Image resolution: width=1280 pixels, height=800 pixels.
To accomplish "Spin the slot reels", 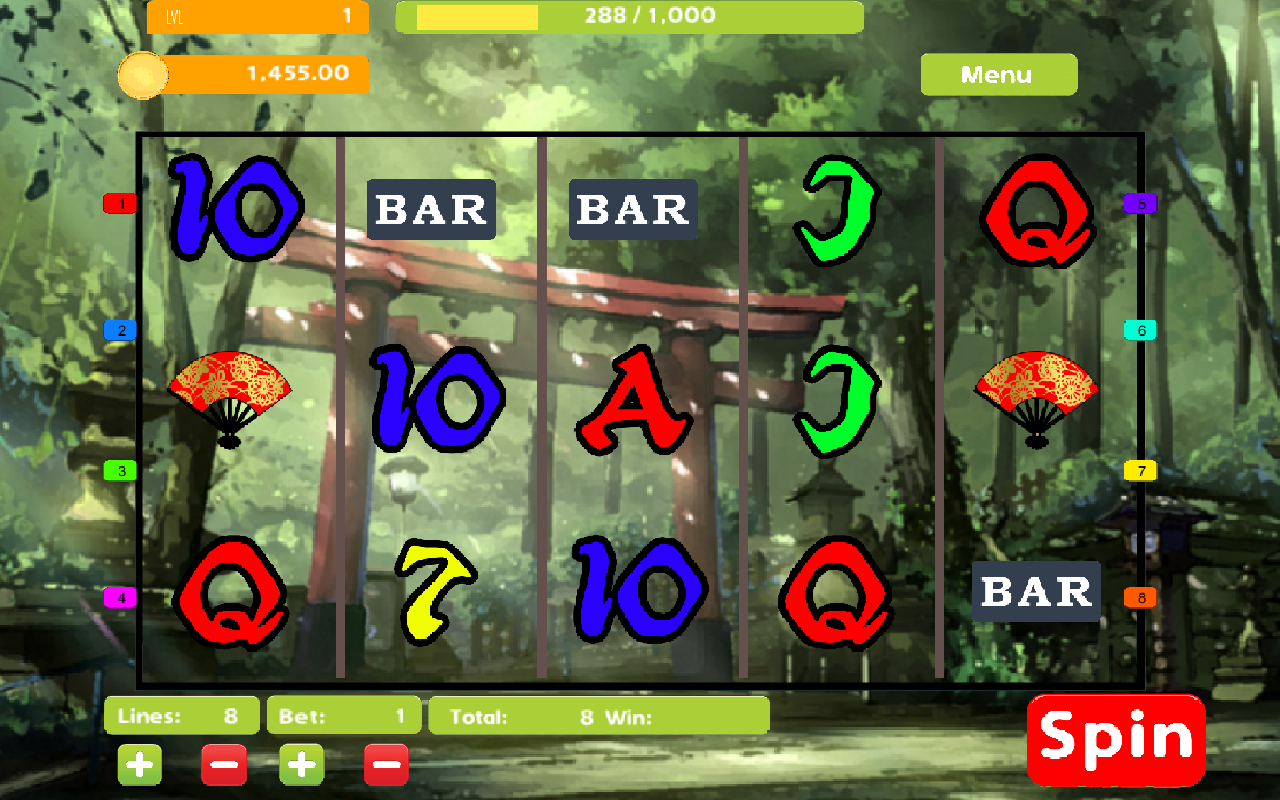I will point(1116,739).
